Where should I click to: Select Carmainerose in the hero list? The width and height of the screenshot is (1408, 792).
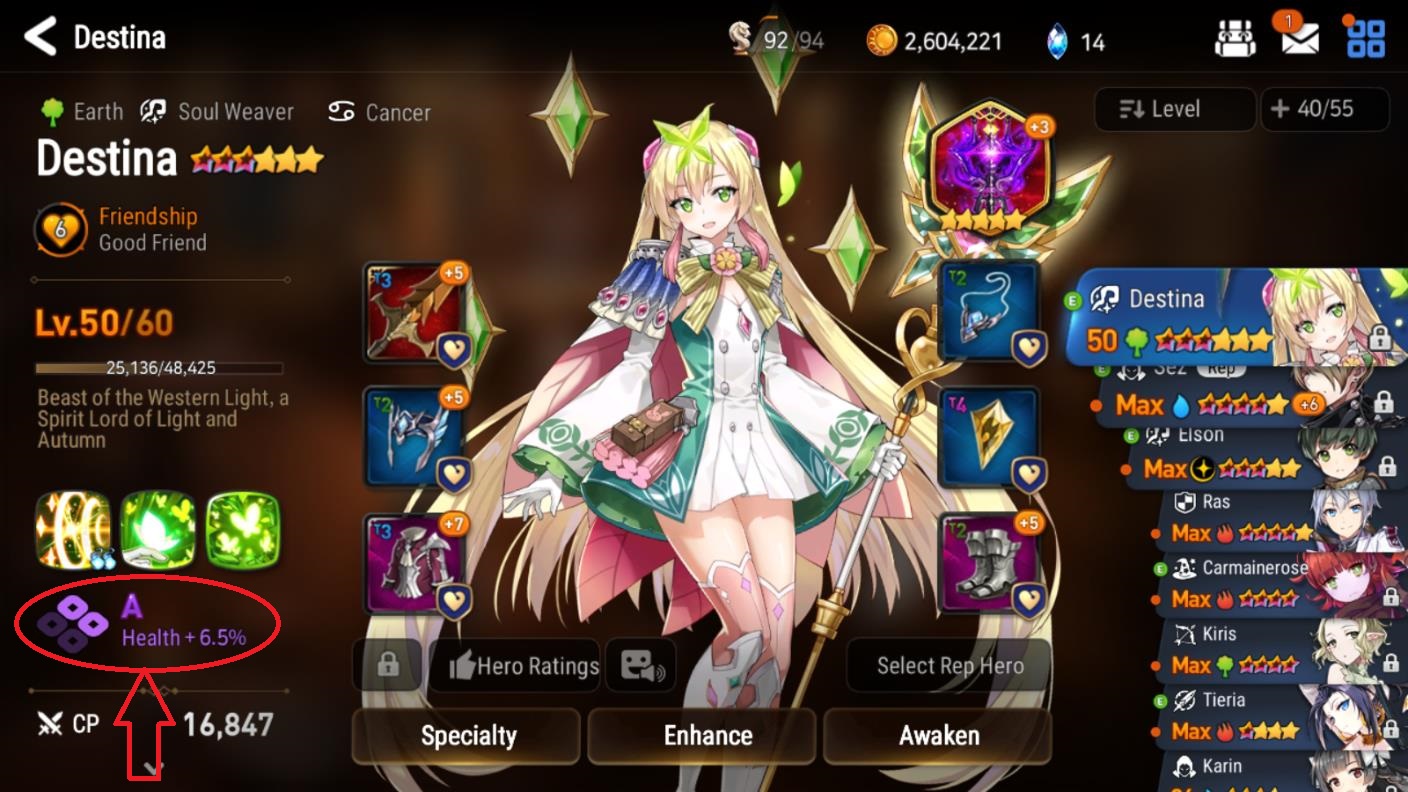(x=1270, y=583)
